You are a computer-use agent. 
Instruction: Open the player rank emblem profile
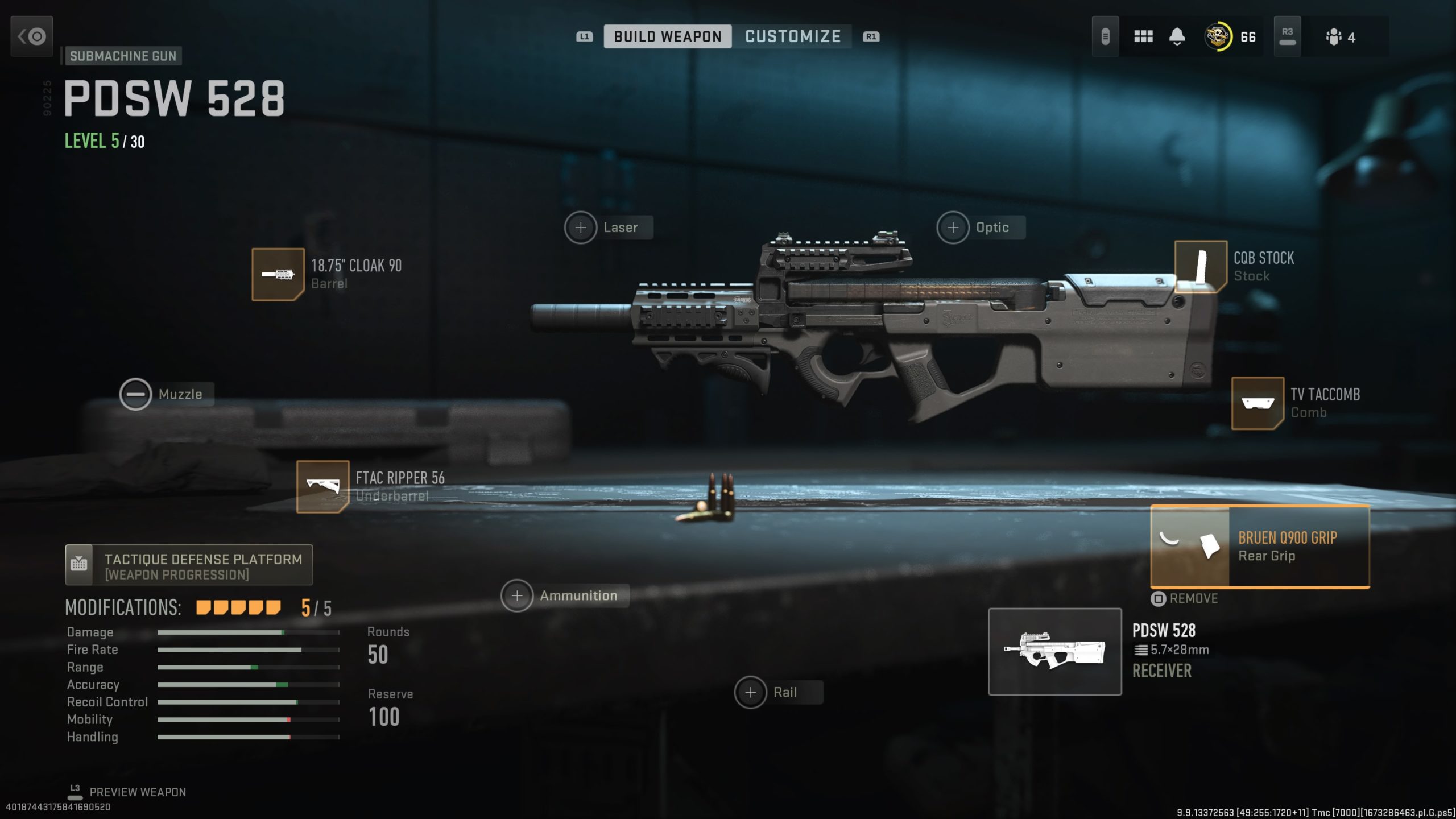(1218, 37)
